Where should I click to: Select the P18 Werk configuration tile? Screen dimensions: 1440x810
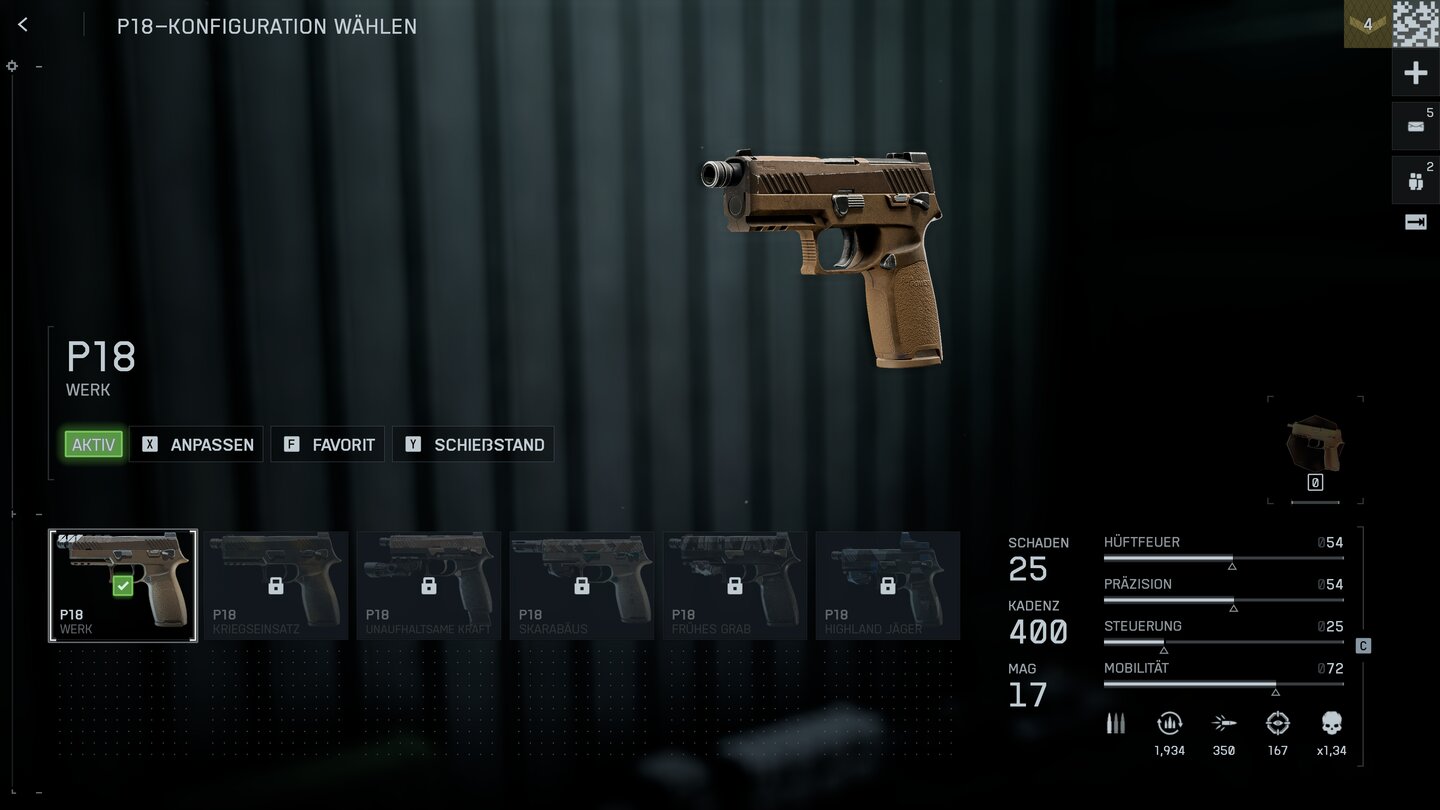point(123,585)
